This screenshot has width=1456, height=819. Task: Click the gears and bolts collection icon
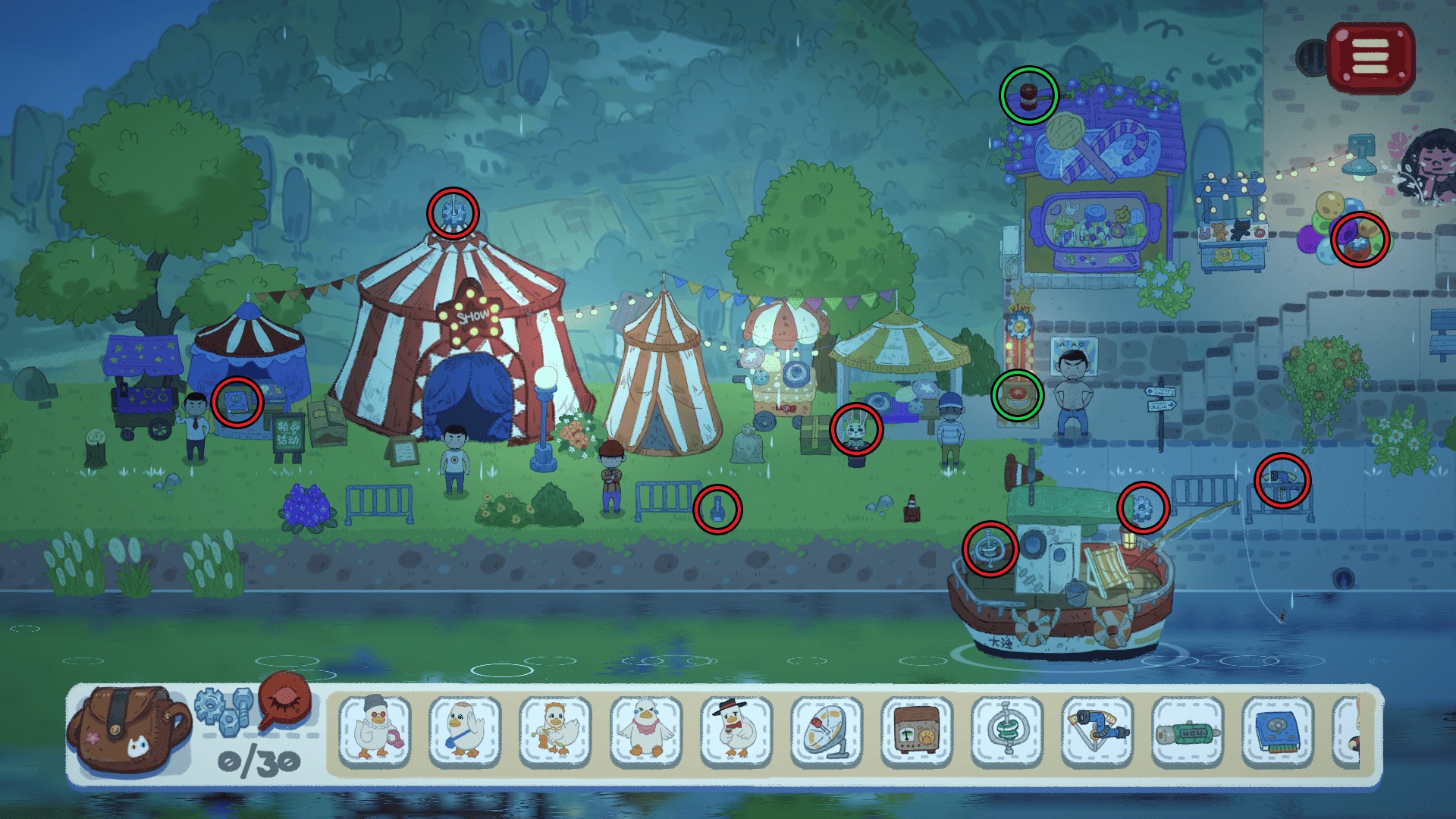click(x=224, y=711)
